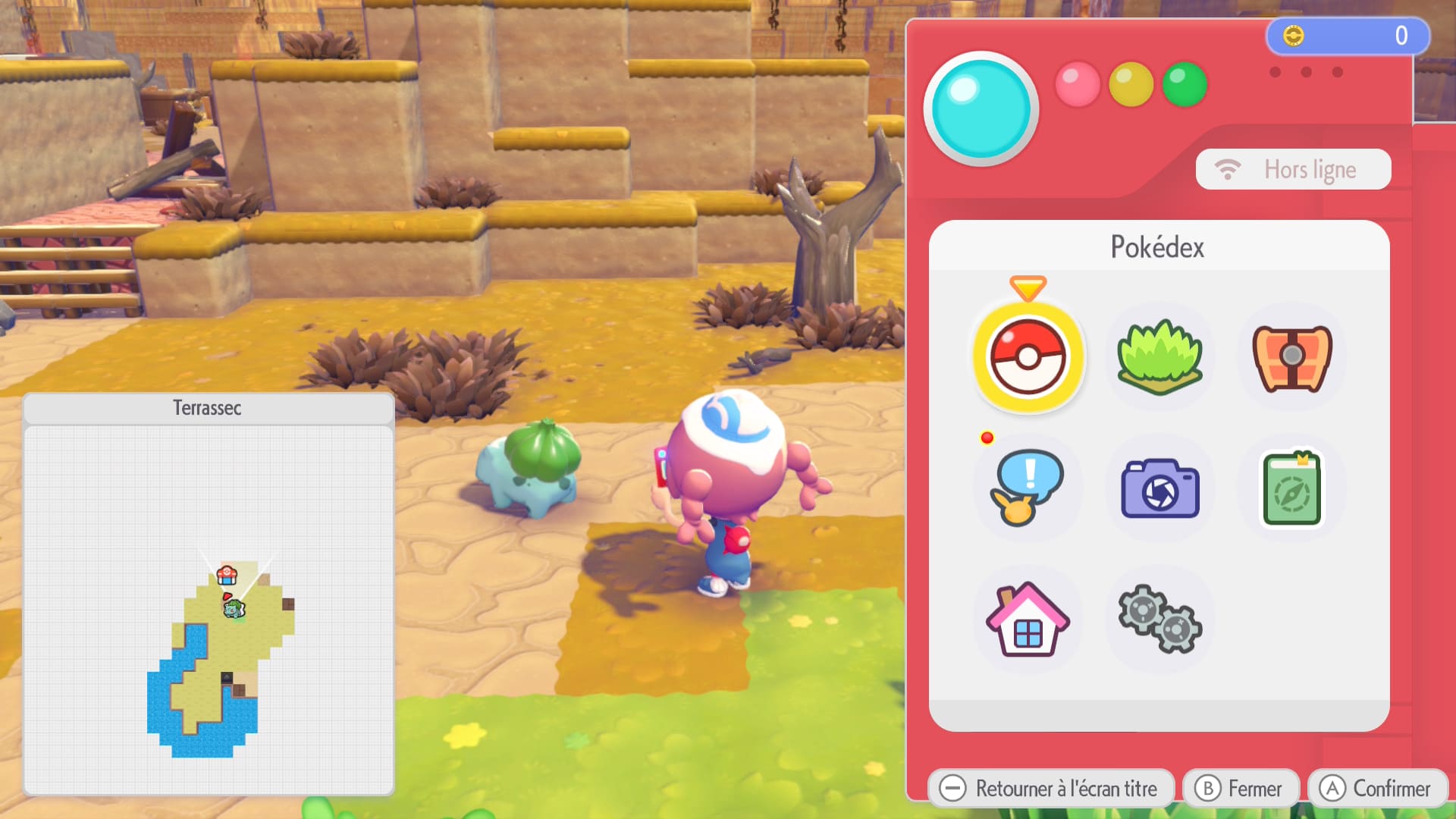Open the orange treasure chest icon
The width and height of the screenshot is (1456, 819).
[1291, 357]
